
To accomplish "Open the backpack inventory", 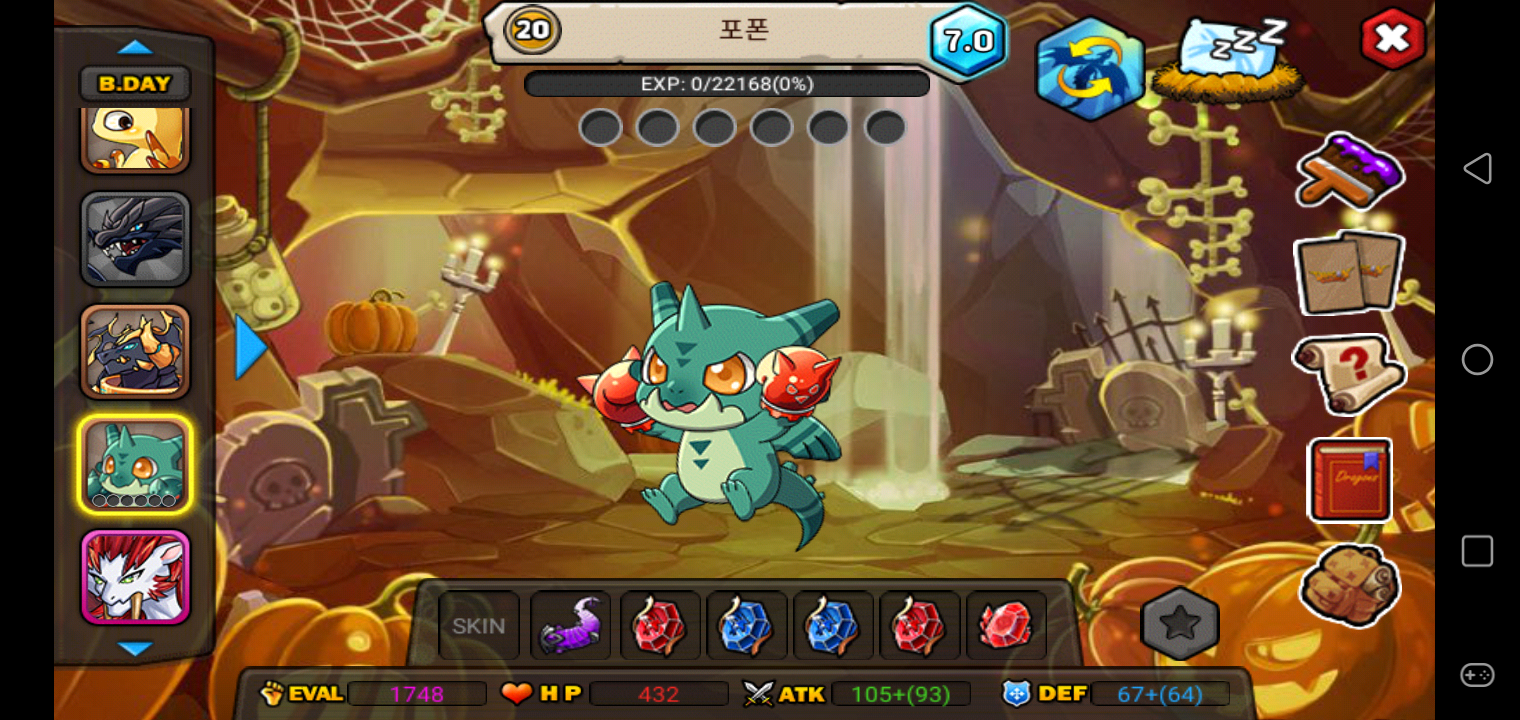I will [1350, 584].
